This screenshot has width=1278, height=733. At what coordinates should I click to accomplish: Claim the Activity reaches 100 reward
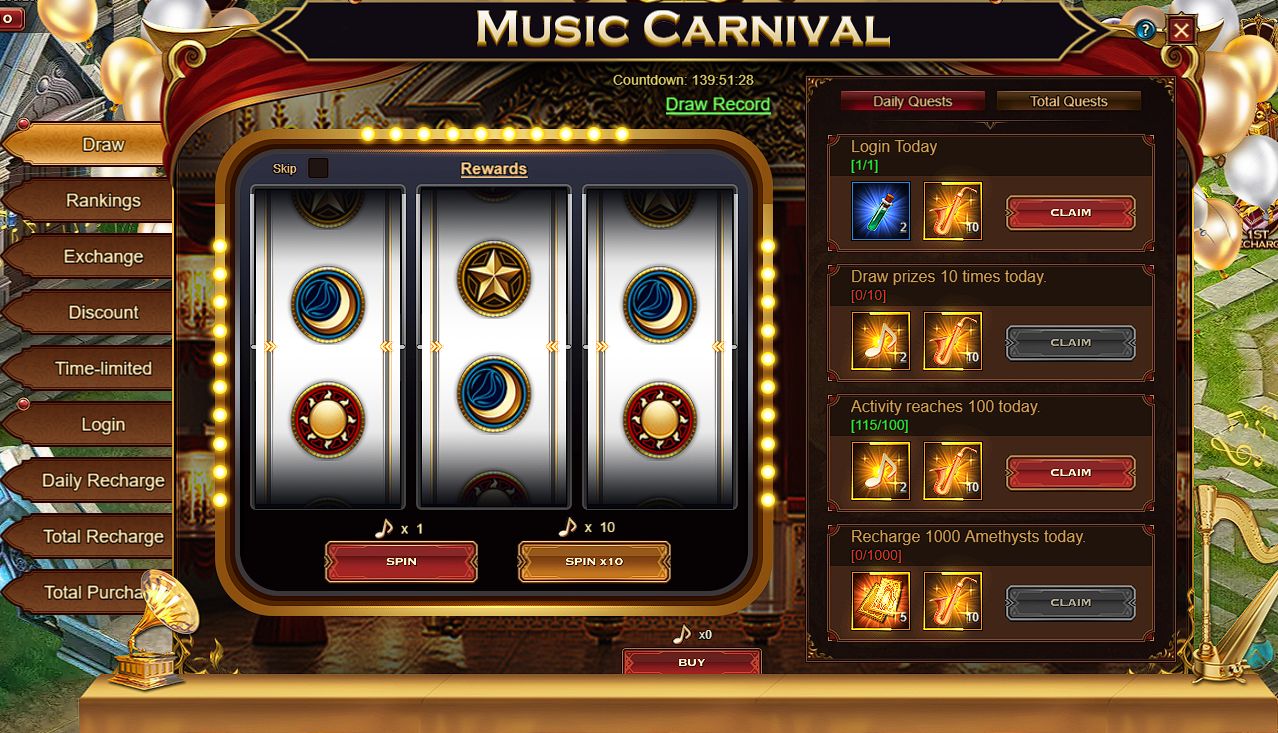coord(1070,472)
